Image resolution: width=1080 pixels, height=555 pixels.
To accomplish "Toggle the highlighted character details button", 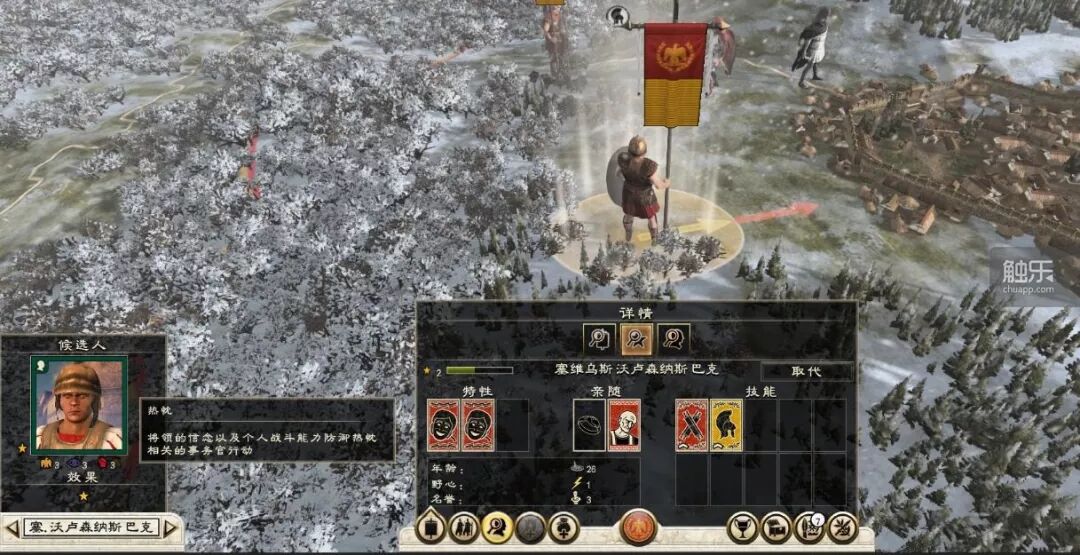I will coord(497,526).
